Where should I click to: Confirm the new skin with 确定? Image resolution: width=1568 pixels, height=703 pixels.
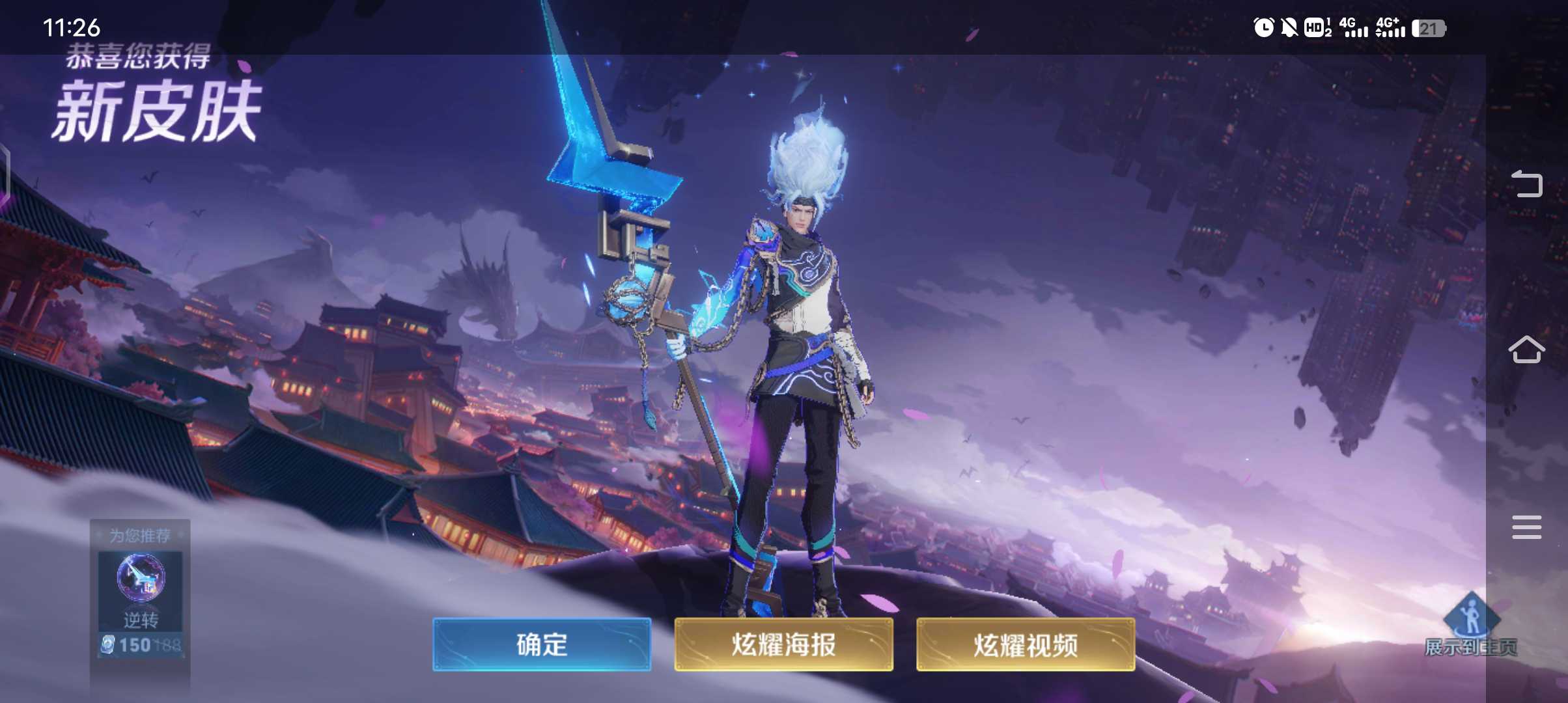pos(541,645)
